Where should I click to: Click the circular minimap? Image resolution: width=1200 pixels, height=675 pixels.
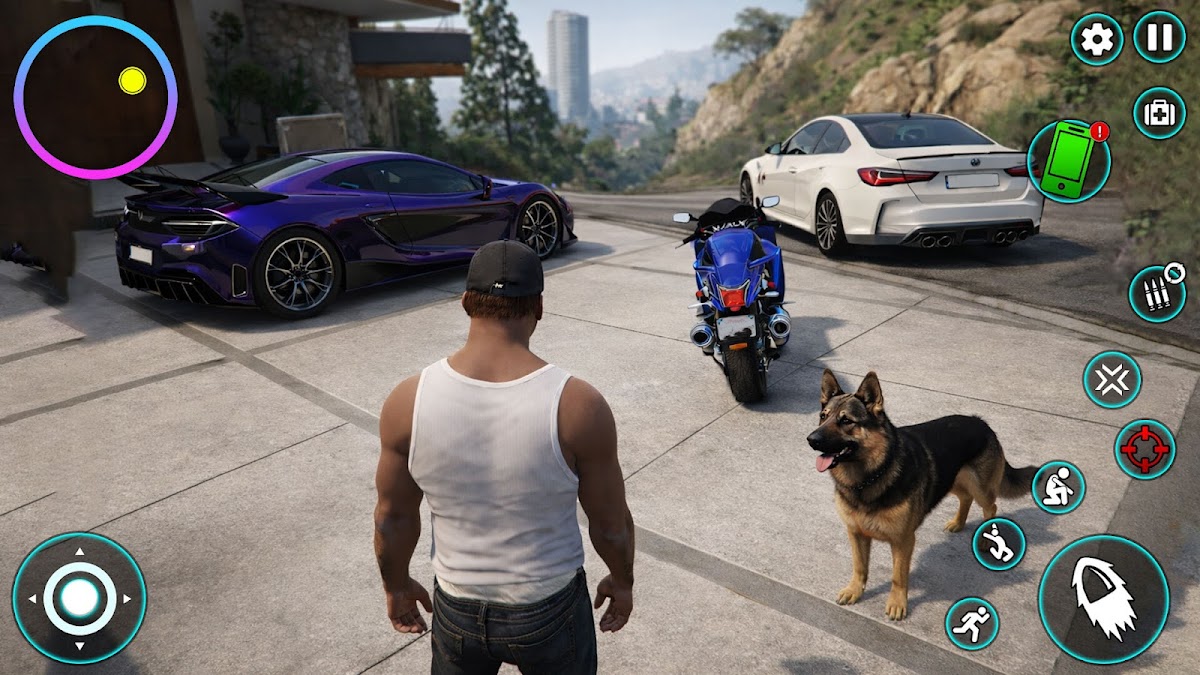point(95,97)
